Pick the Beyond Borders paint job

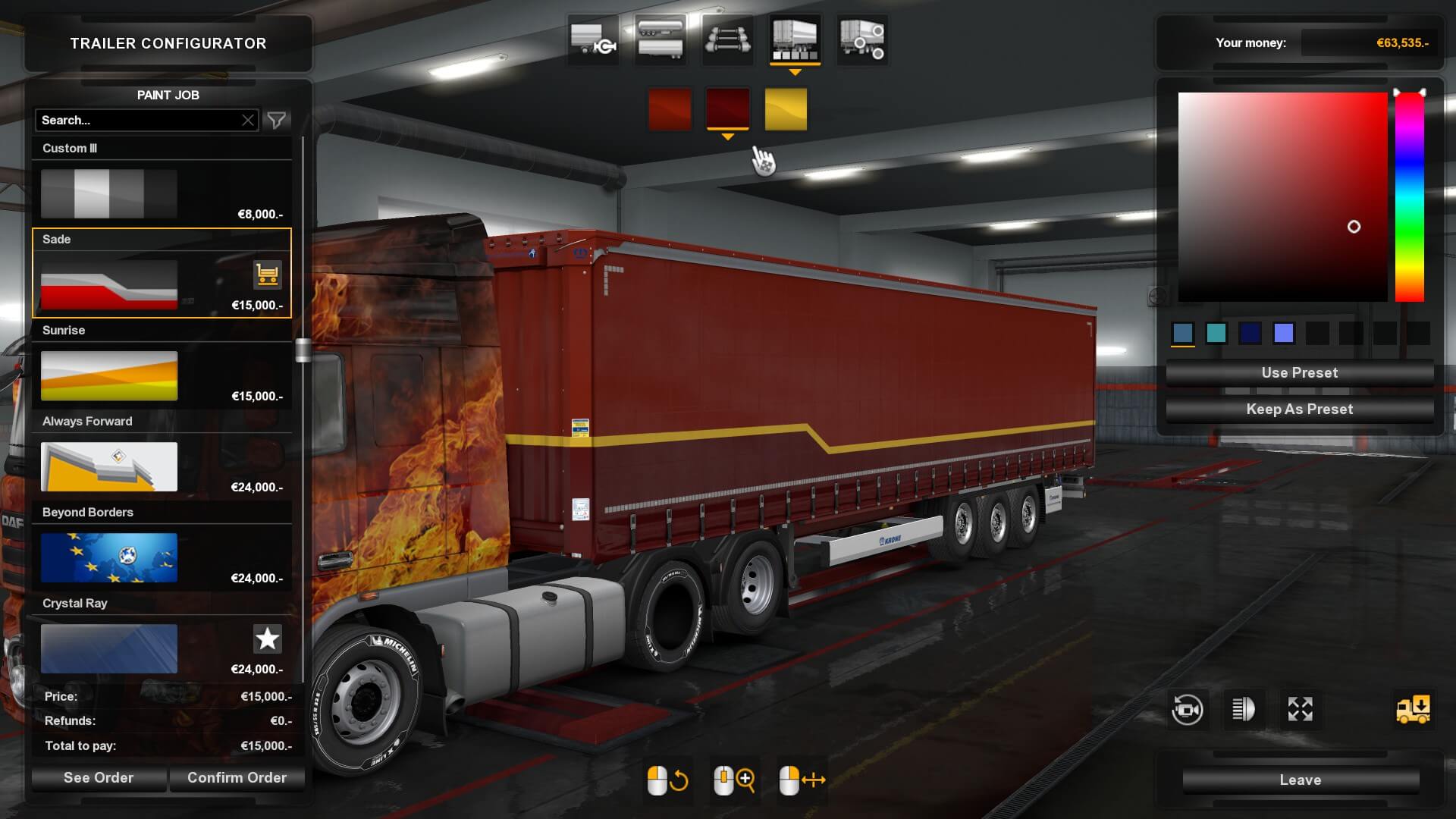109,558
